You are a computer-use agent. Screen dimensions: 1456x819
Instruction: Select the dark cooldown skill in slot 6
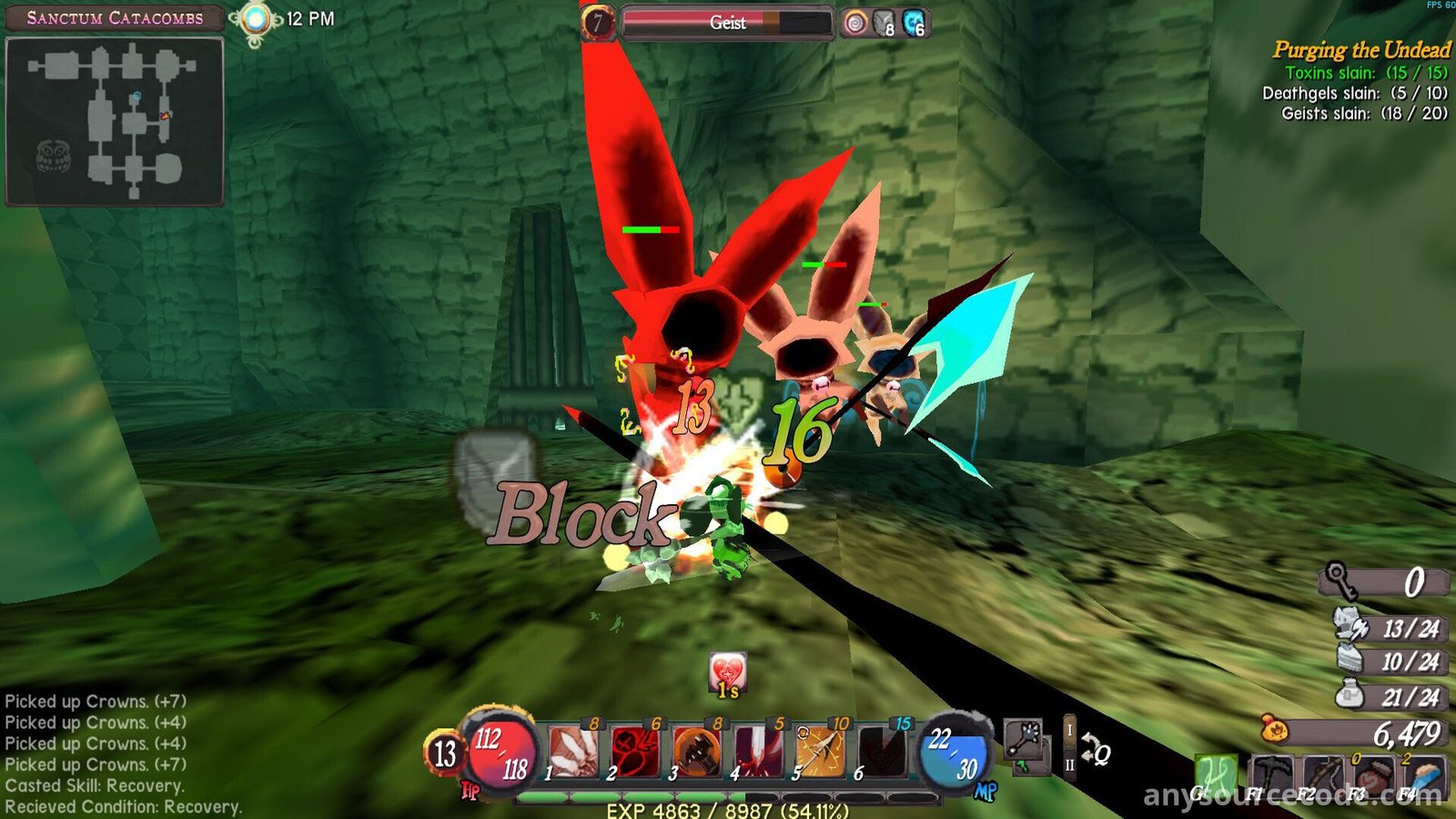883,752
